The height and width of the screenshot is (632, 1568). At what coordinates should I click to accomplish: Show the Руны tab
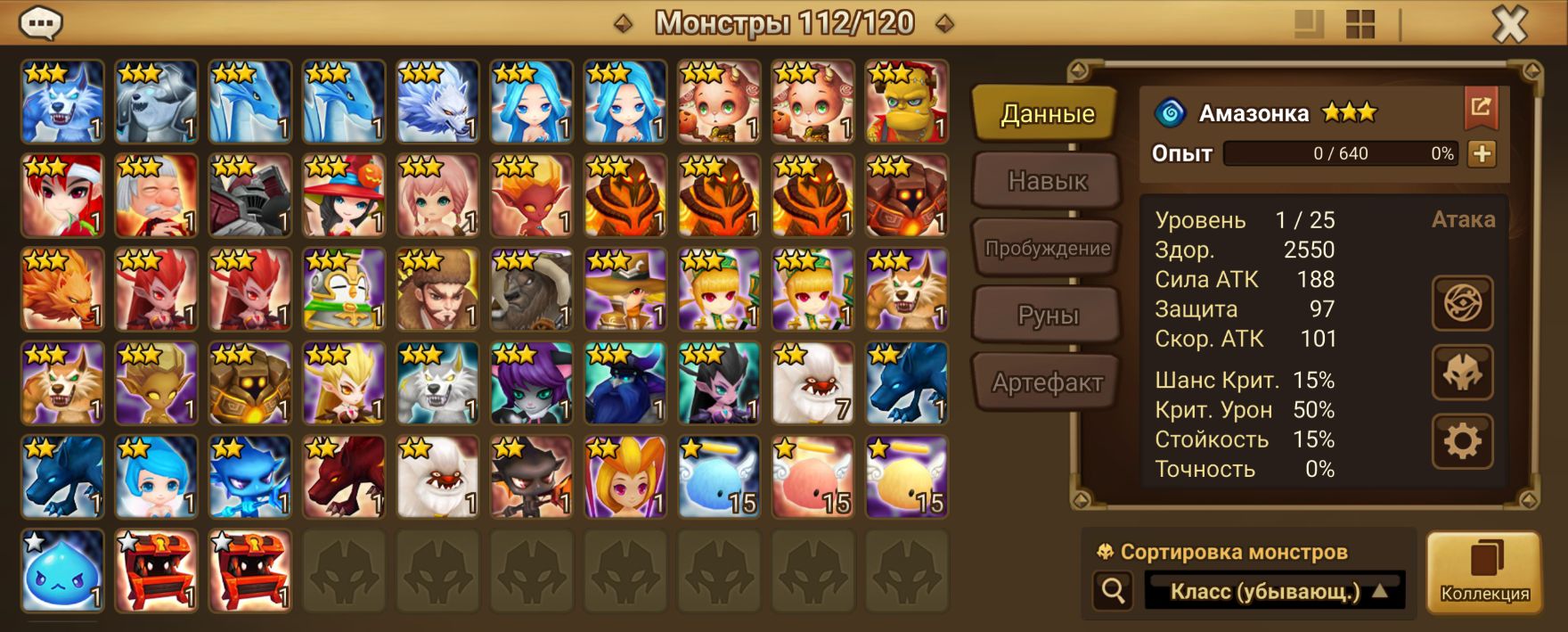click(1046, 316)
